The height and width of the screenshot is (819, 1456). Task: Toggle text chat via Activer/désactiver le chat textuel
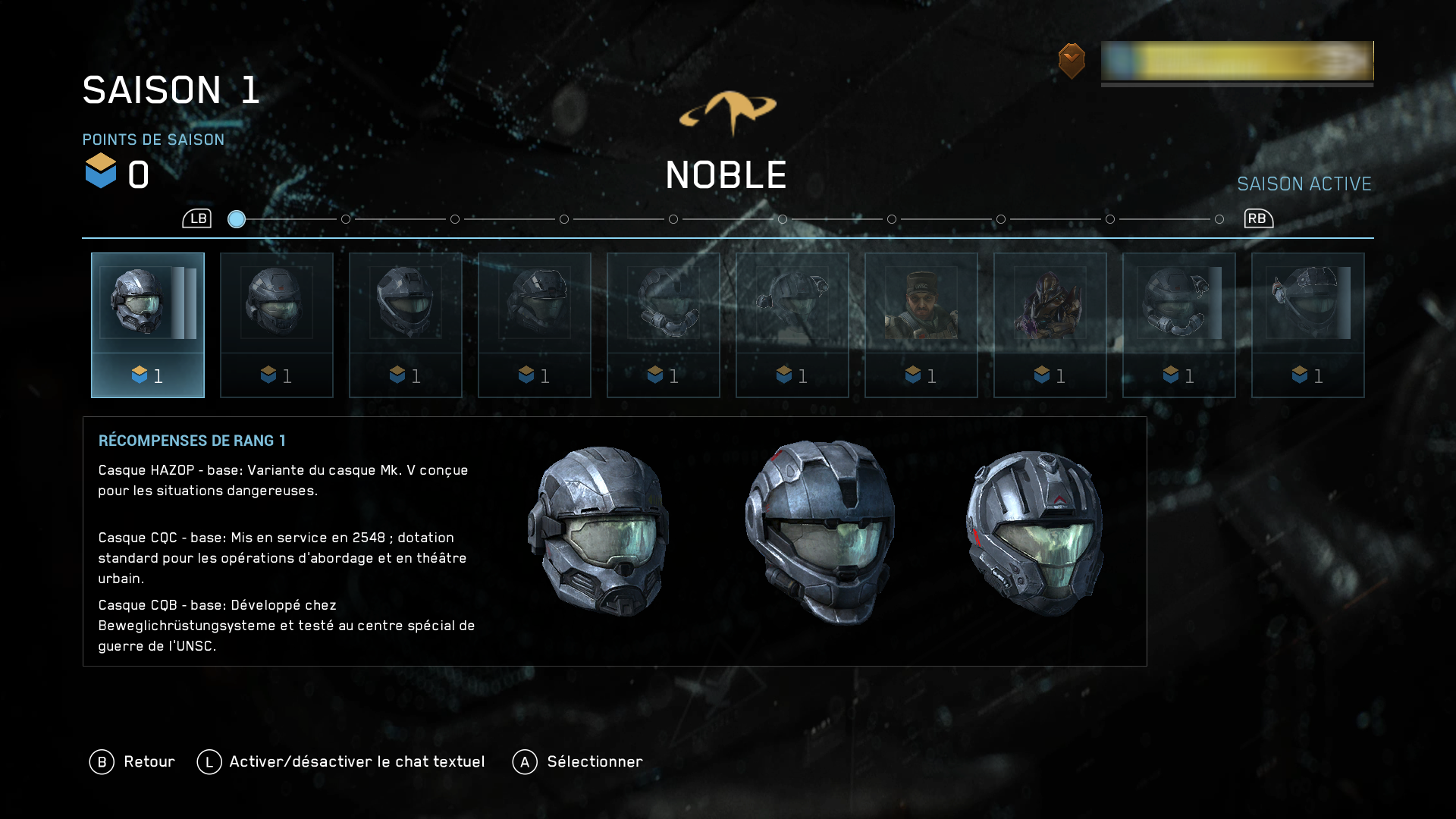(x=341, y=761)
